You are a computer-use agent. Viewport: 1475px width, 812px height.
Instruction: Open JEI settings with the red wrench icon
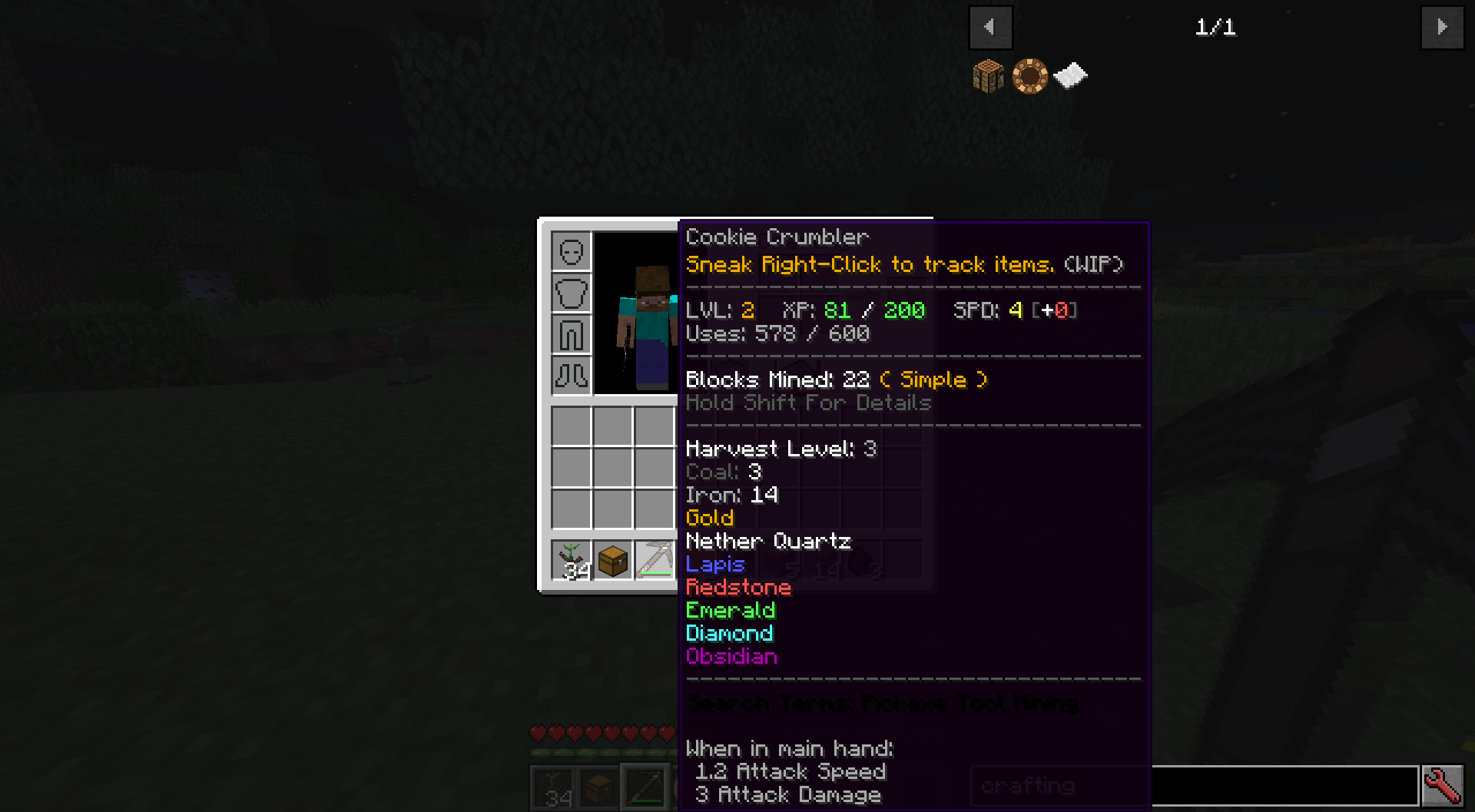coord(1444,784)
